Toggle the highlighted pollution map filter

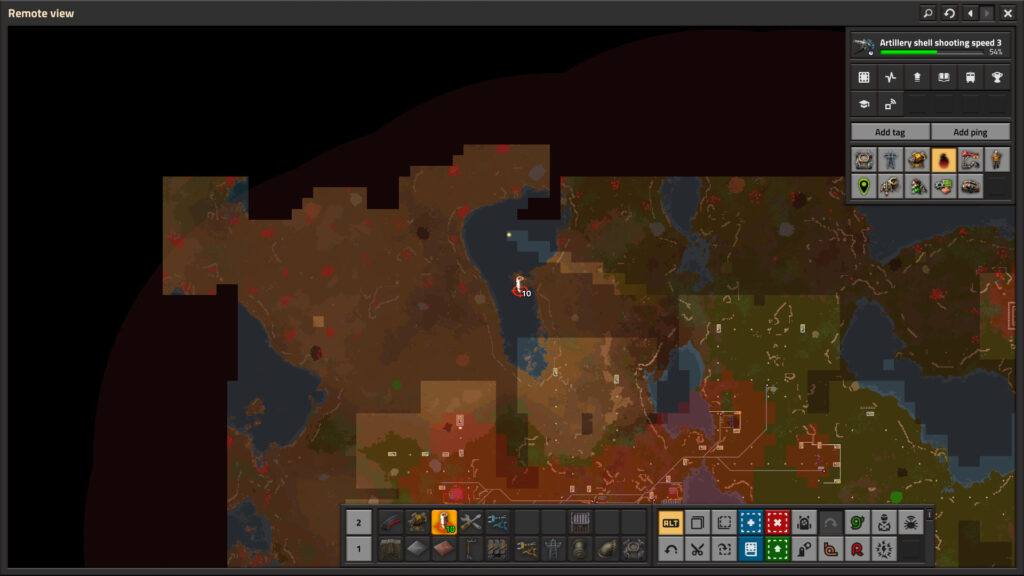click(x=943, y=159)
